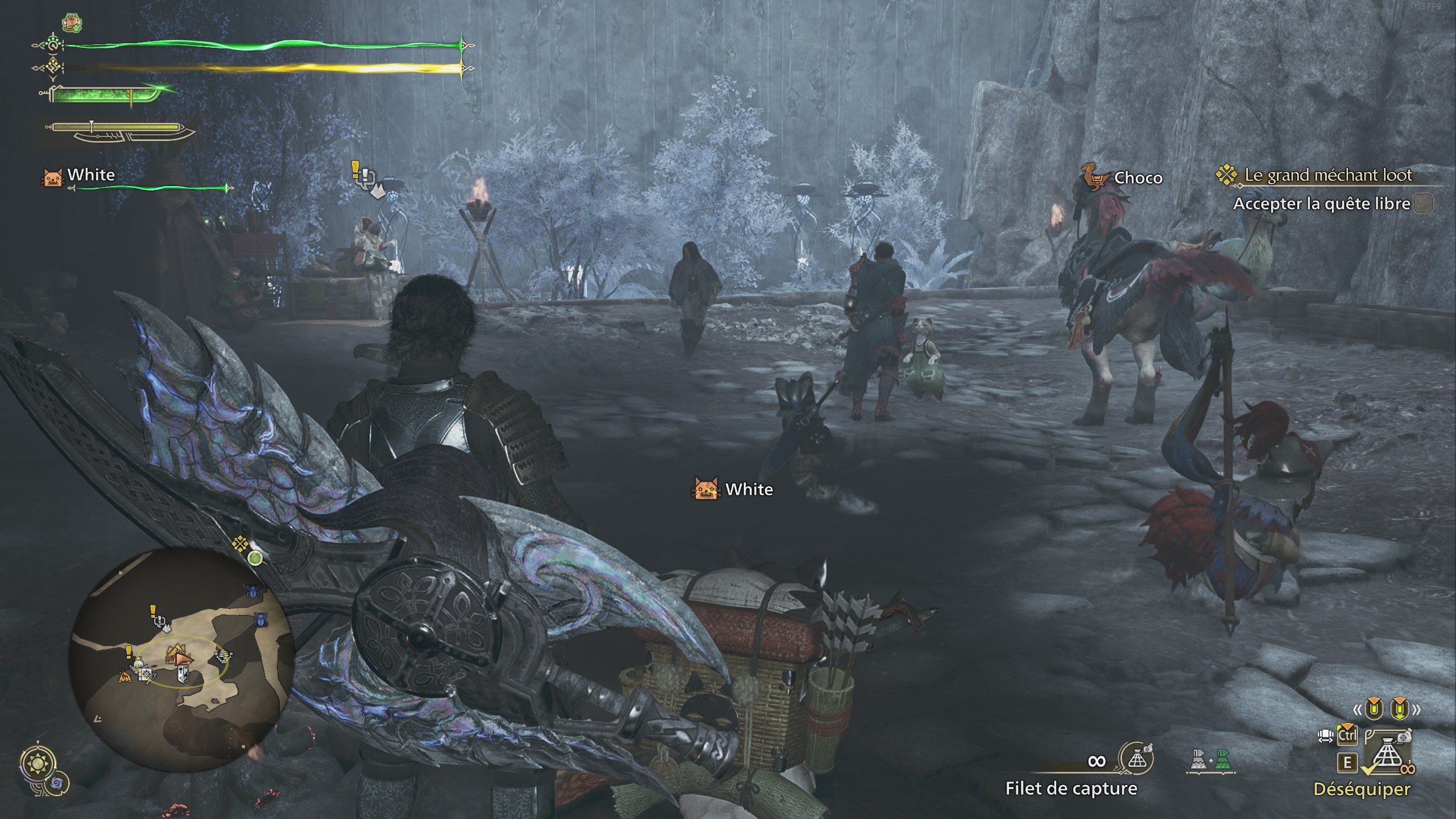Click the stamina bar emblem icon
Viewport: 1456px width, 819px height.
(52, 67)
